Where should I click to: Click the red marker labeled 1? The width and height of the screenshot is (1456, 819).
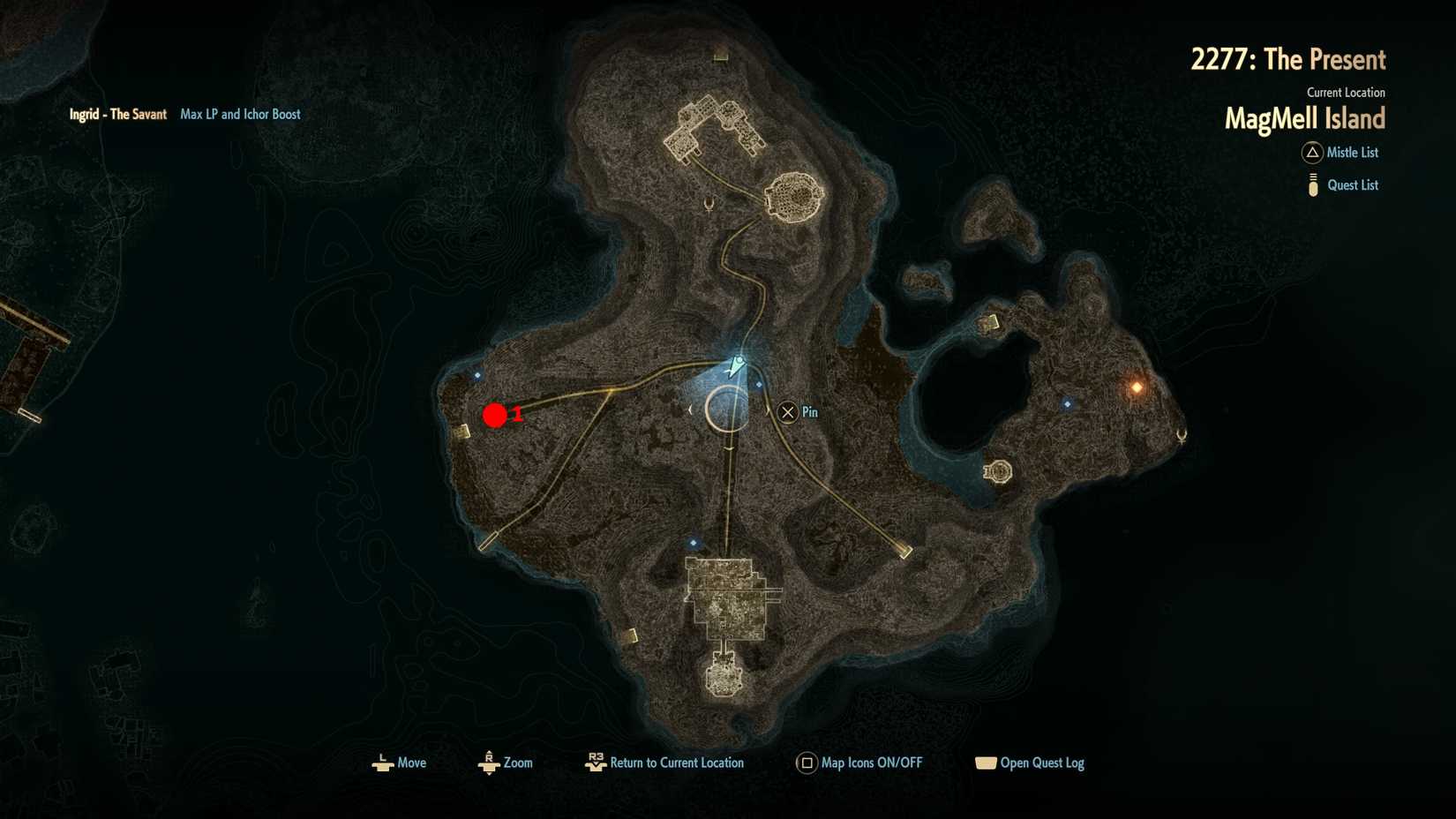497,415
